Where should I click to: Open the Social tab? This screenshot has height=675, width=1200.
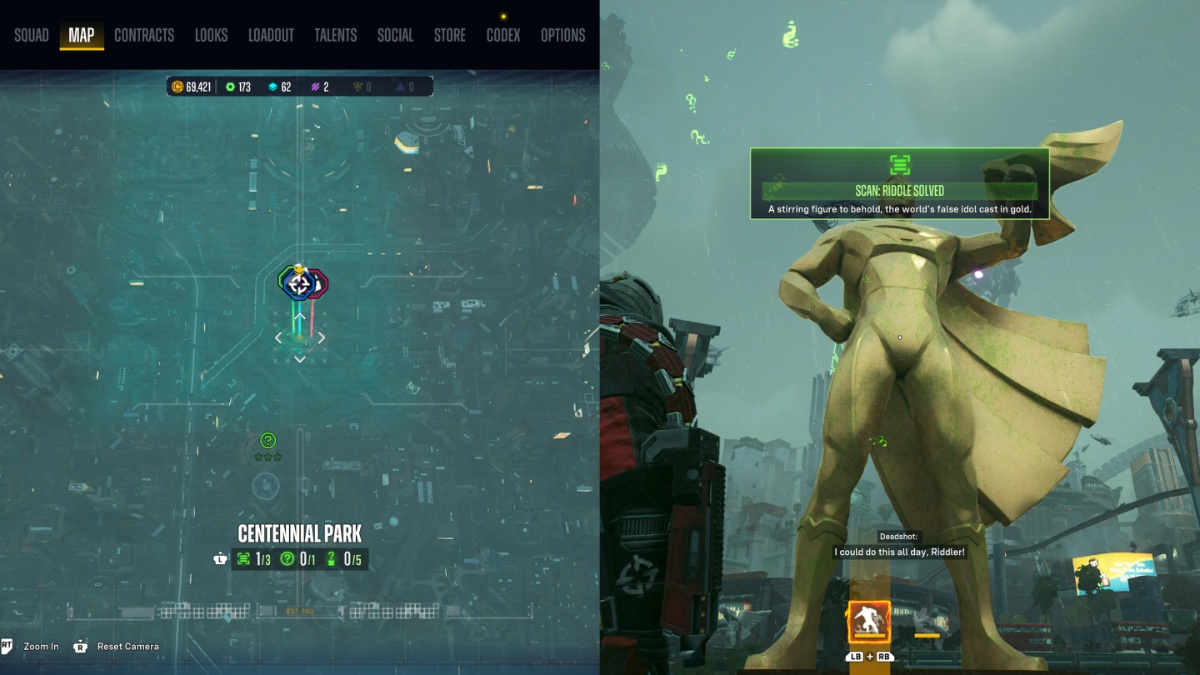click(395, 35)
